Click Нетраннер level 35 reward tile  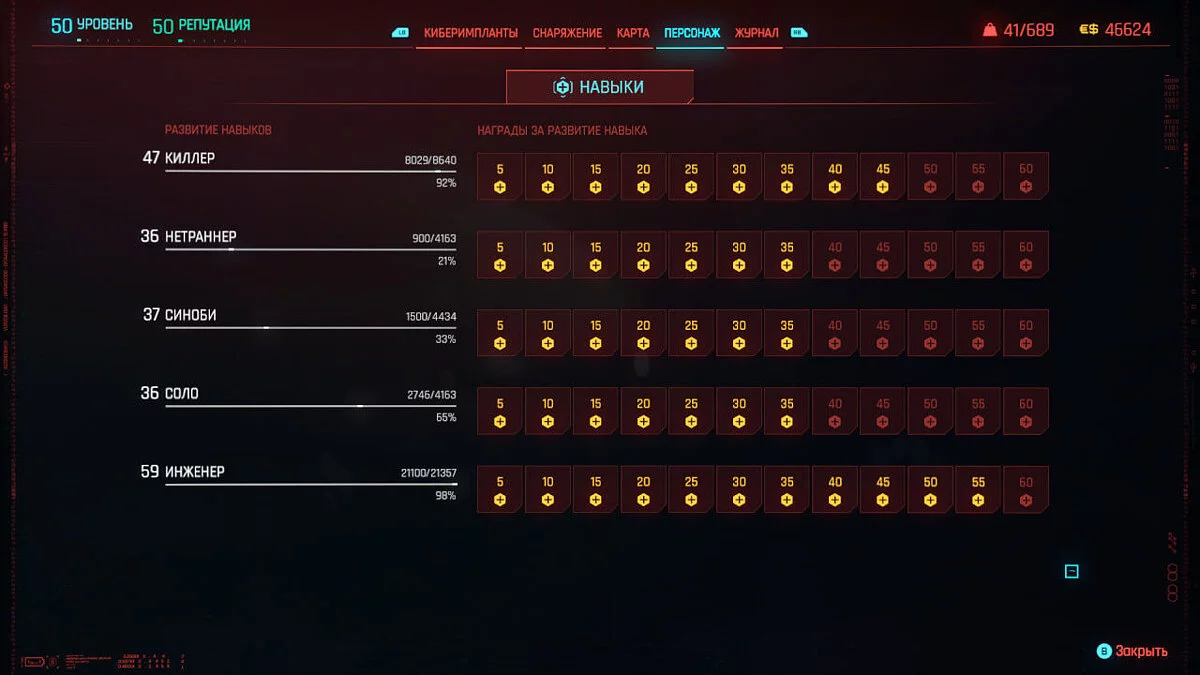pyautogui.click(x=787, y=255)
